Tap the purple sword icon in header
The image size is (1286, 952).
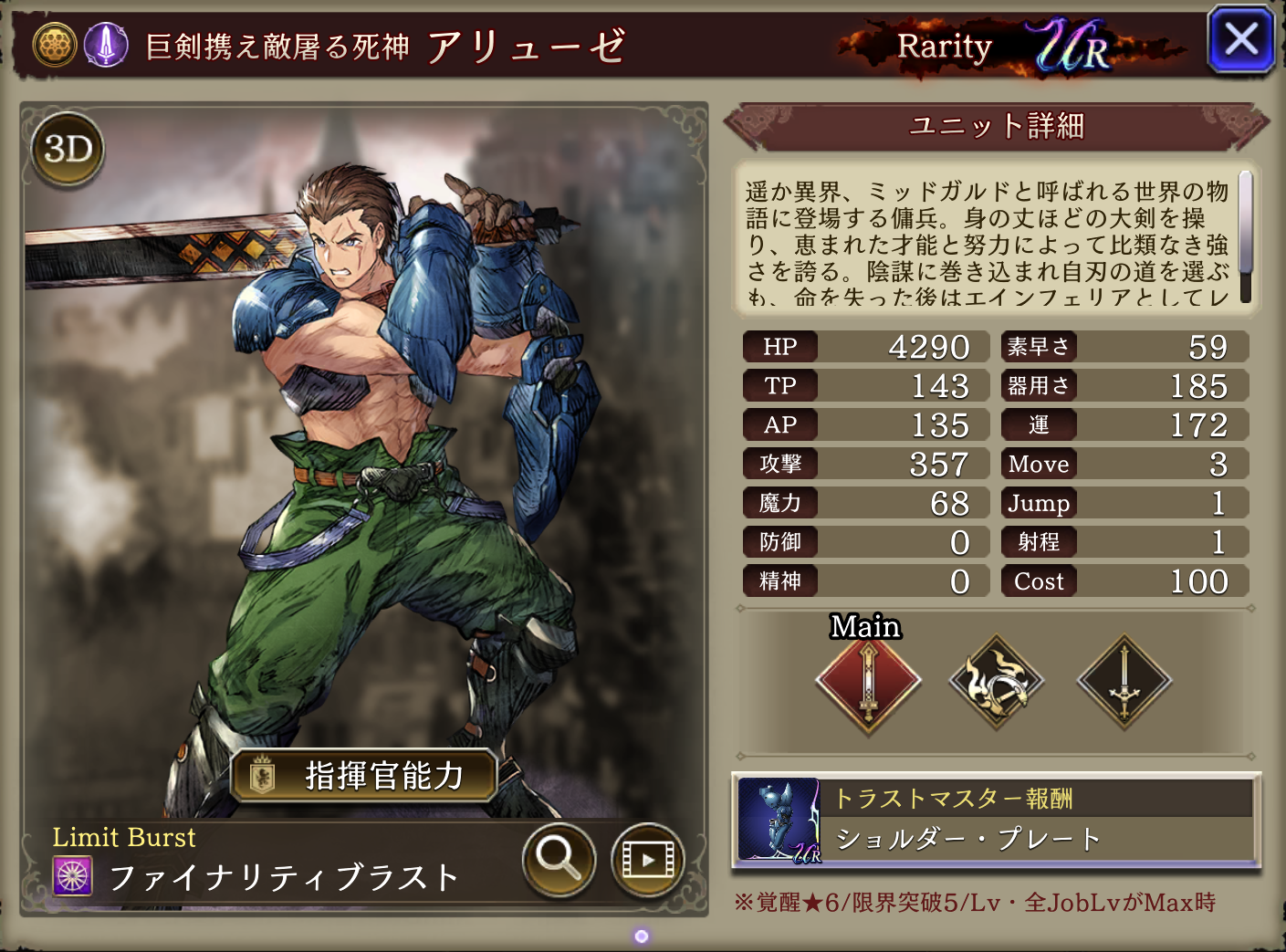106,44
